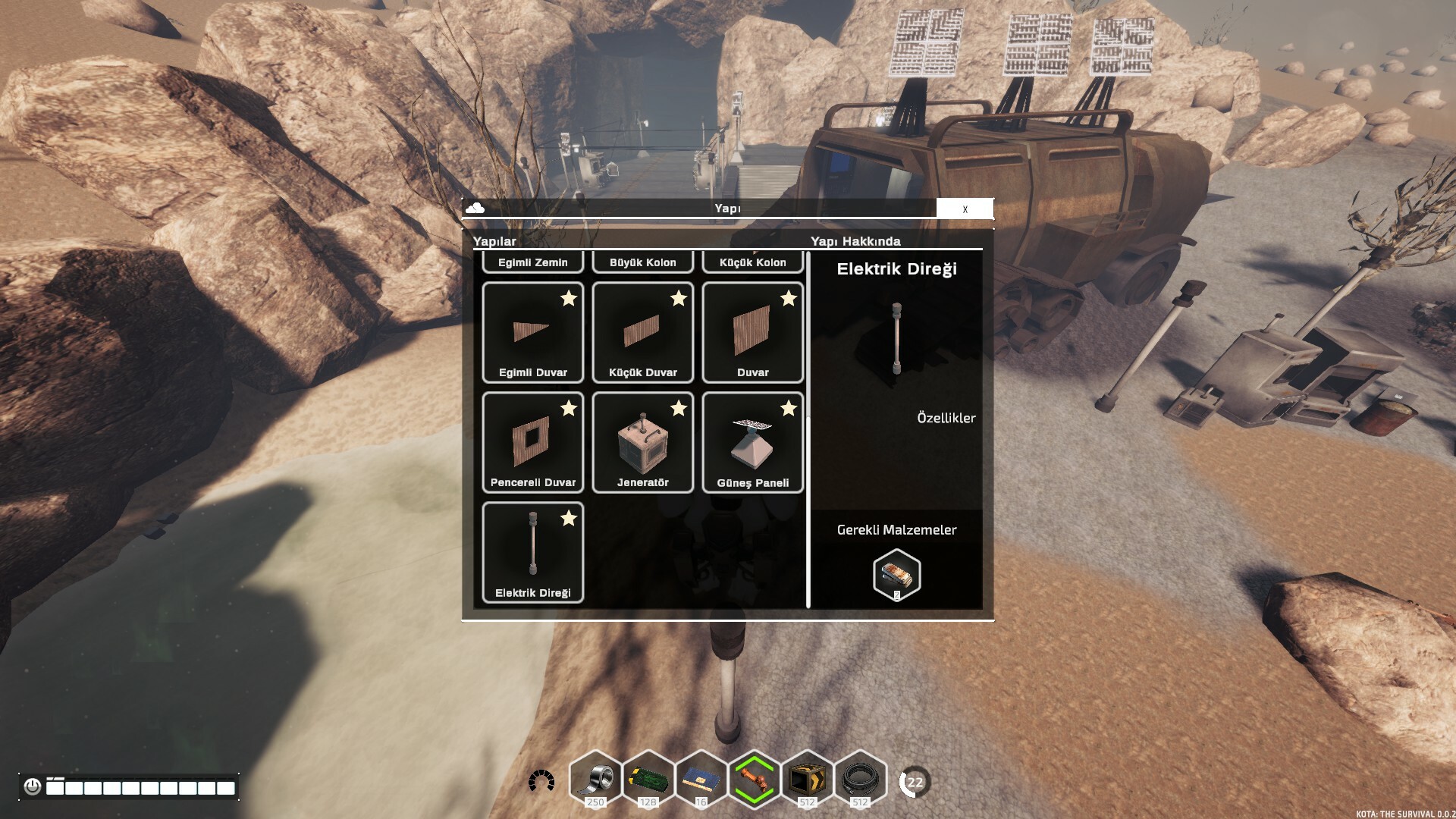Close the Yapı build window
1456x819 pixels.
pos(965,209)
